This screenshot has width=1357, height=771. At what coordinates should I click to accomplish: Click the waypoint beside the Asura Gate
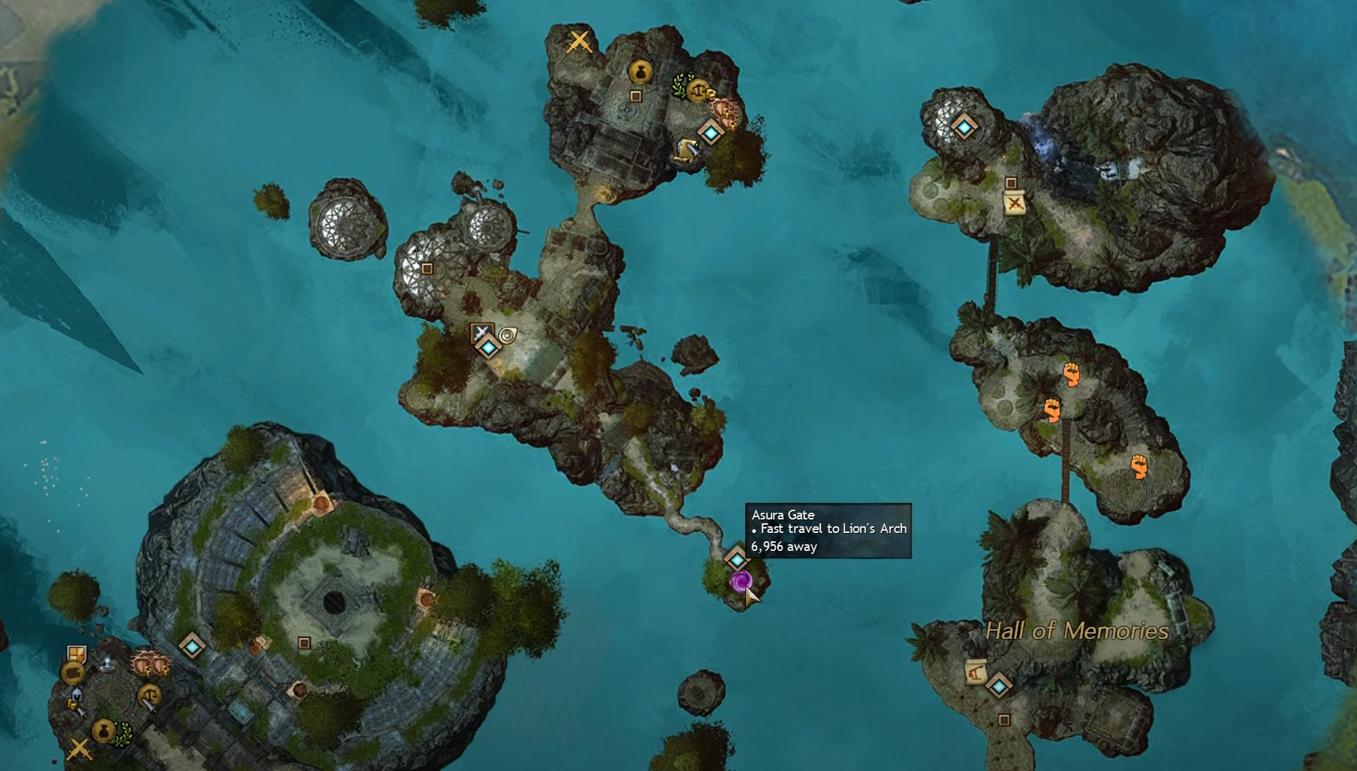[x=736, y=558]
